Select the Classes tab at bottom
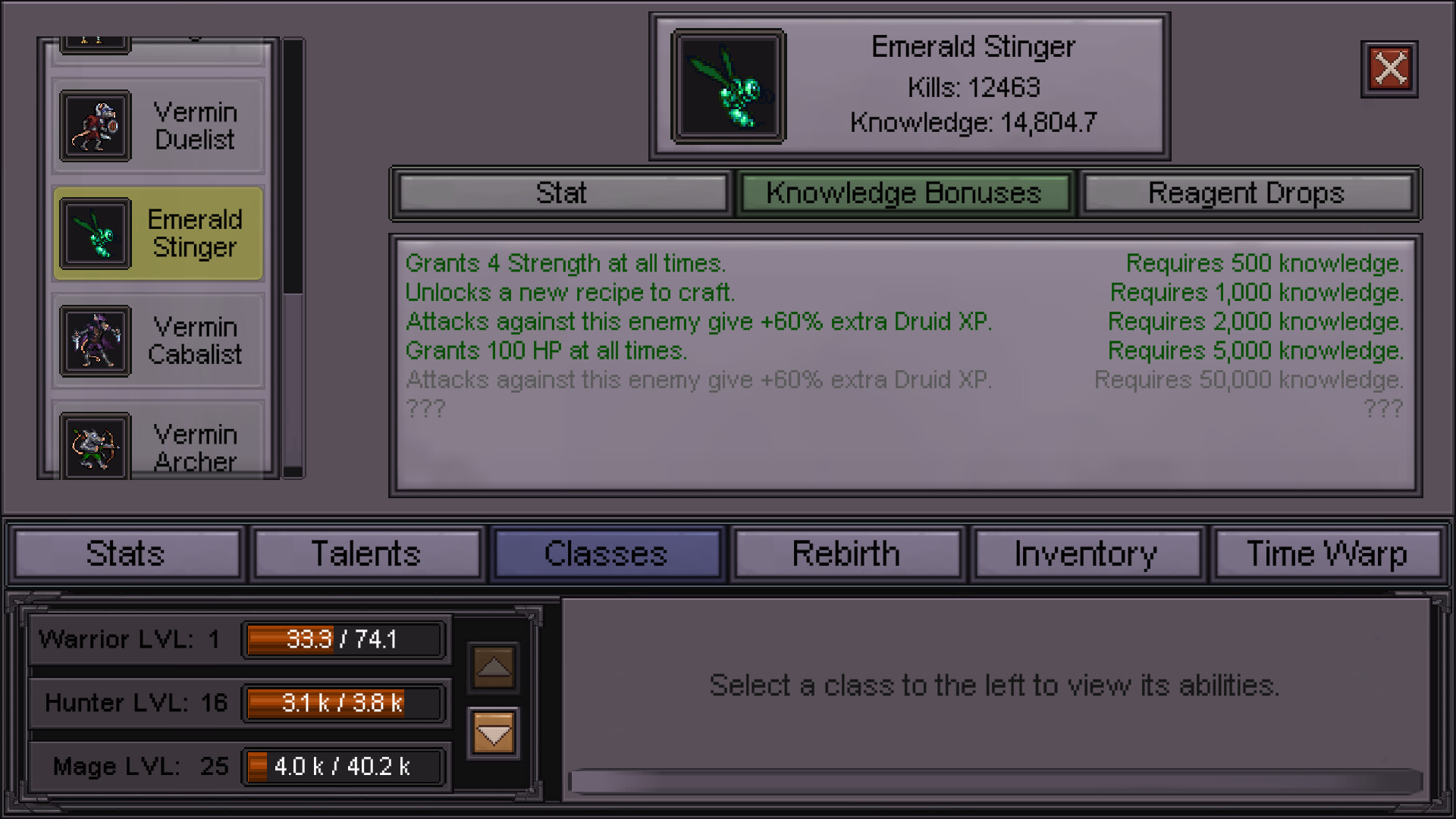 606,554
